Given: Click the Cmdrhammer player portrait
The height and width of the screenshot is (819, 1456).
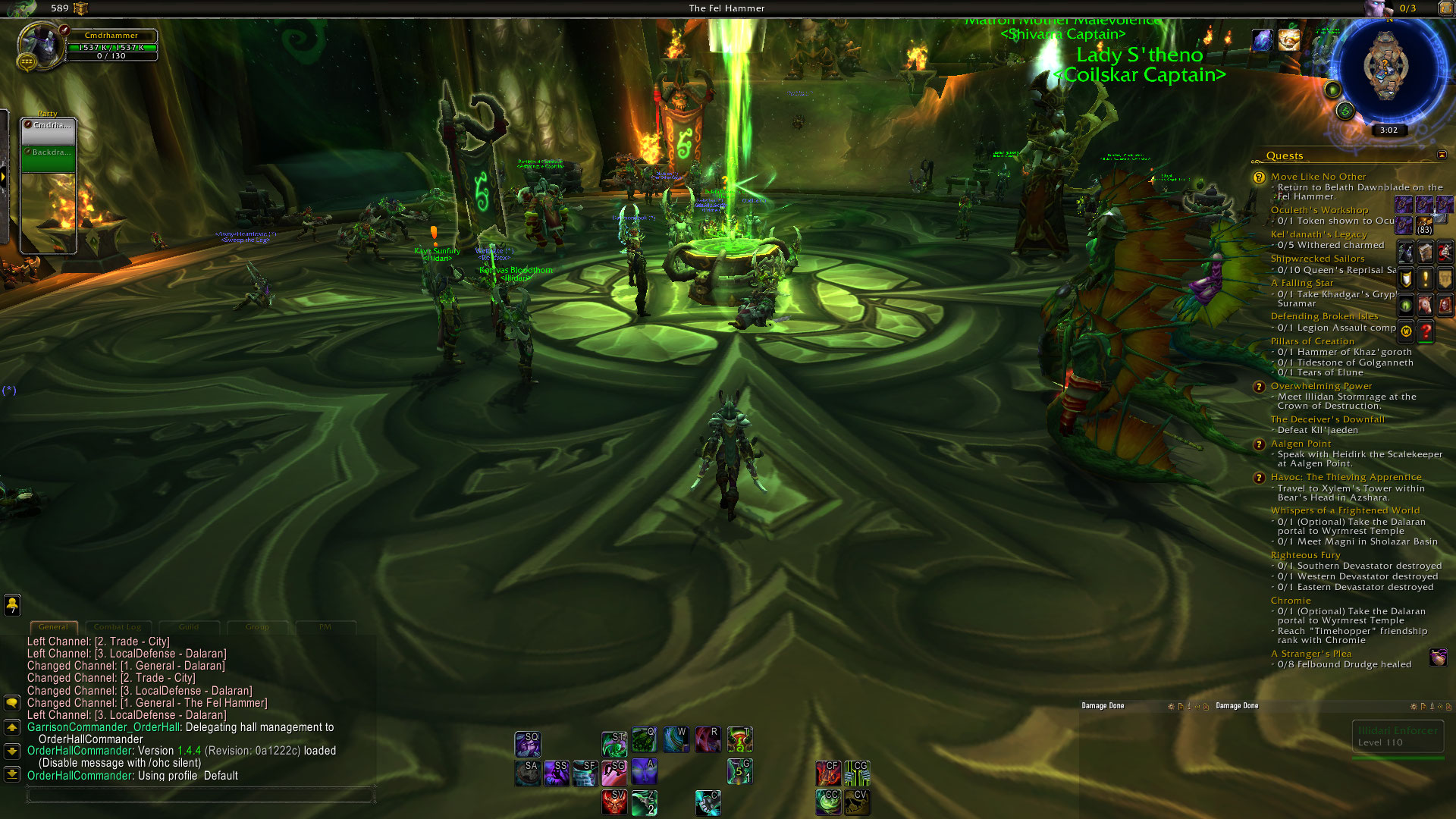Looking at the screenshot, I should click(39, 45).
